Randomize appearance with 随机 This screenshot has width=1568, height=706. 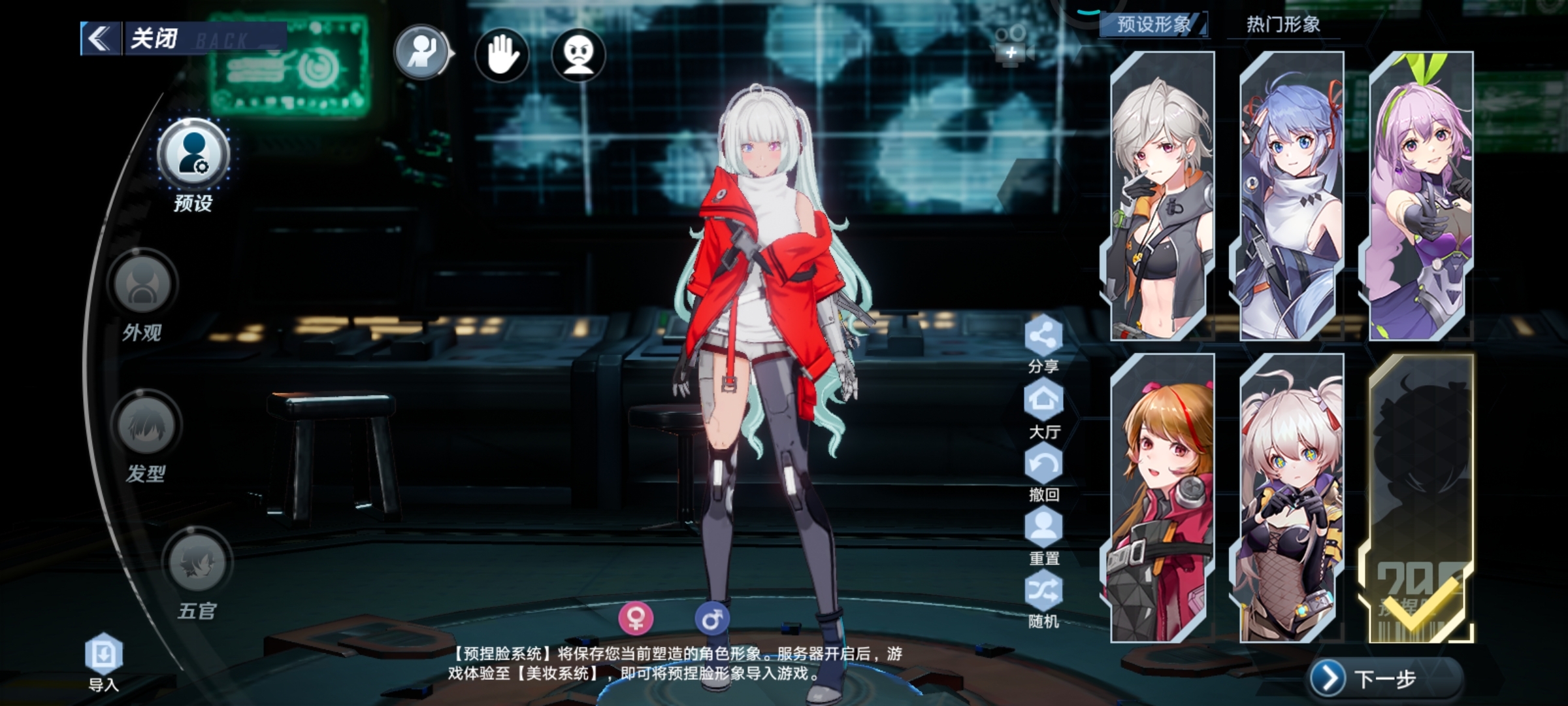[x=1043, y=593]
